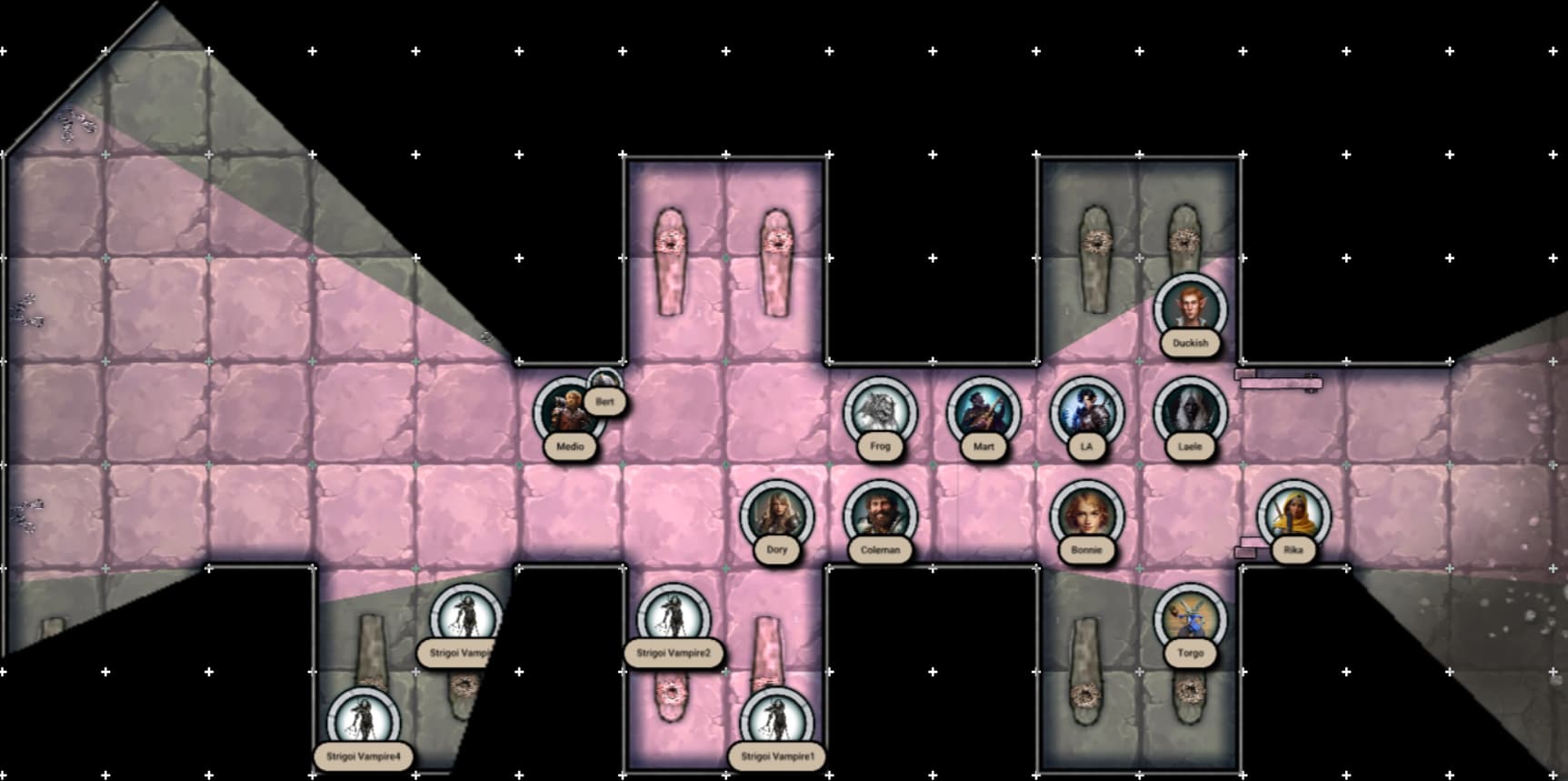This screenshot has height=781, width=1568.
Task: Pick the bearded Coleman token
Action: [x=880, y=515]
